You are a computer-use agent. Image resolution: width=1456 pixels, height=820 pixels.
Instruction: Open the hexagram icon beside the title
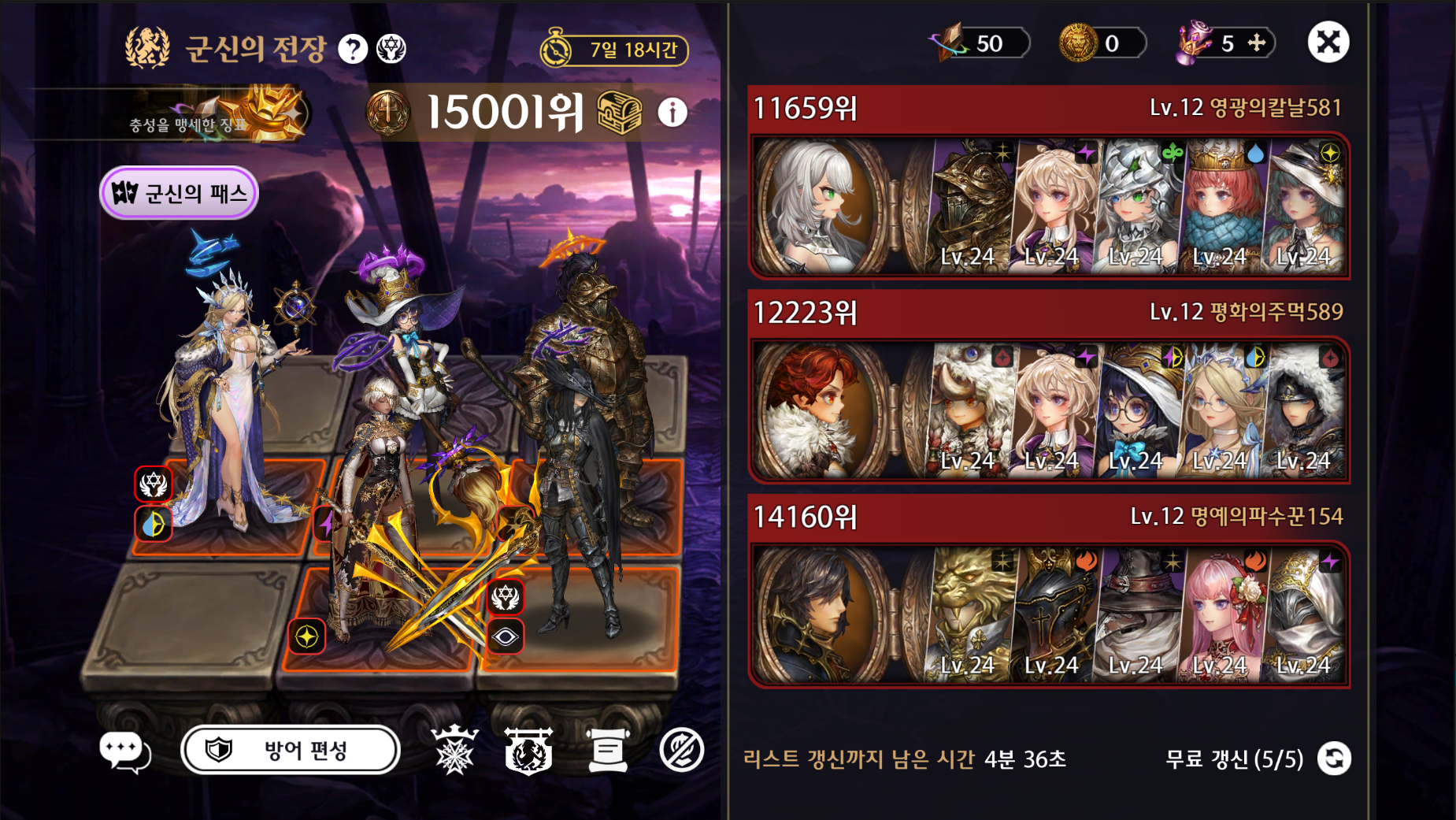[x=391, y=50]
